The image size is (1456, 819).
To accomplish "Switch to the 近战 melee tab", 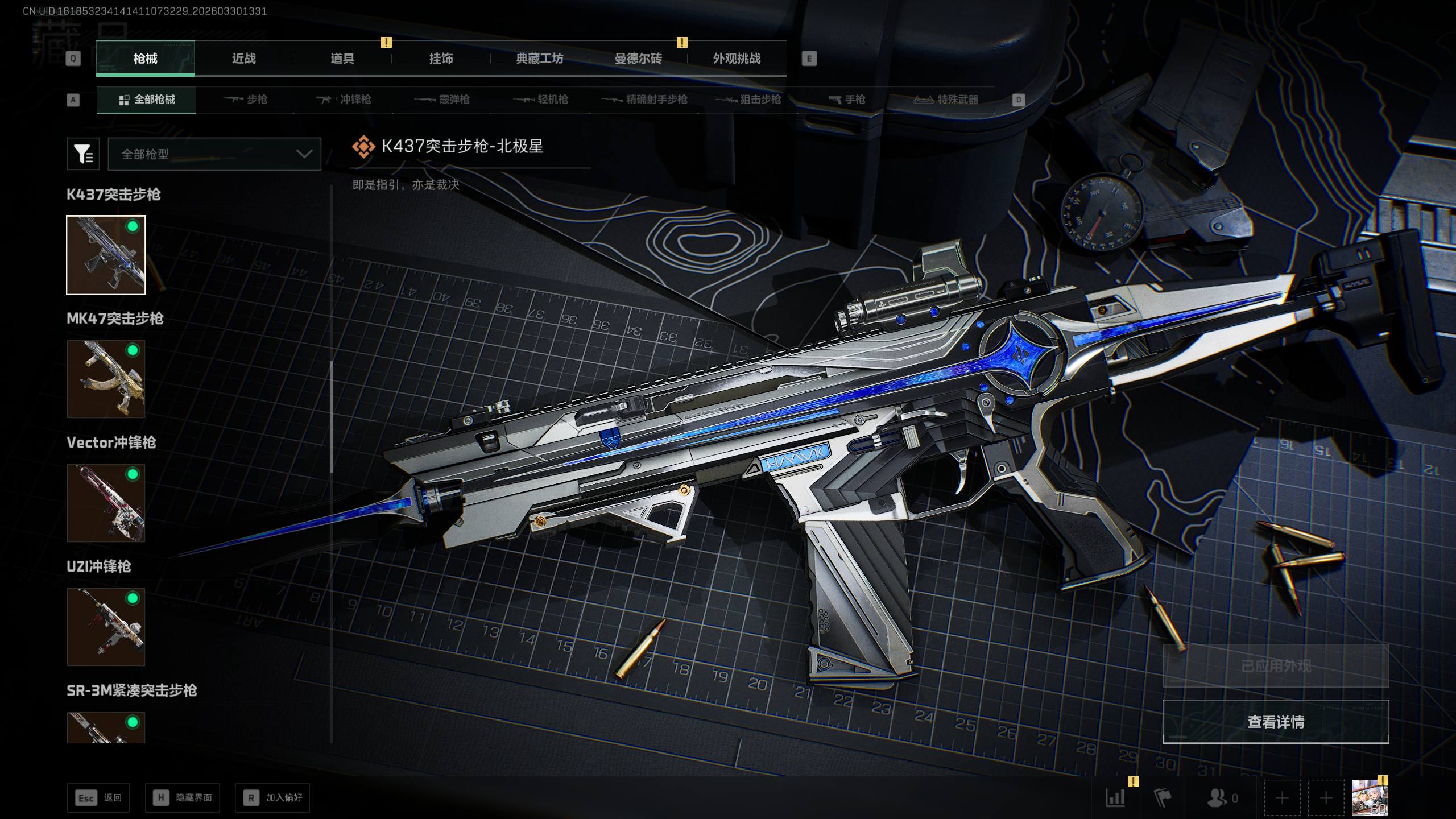I will 244,59.
